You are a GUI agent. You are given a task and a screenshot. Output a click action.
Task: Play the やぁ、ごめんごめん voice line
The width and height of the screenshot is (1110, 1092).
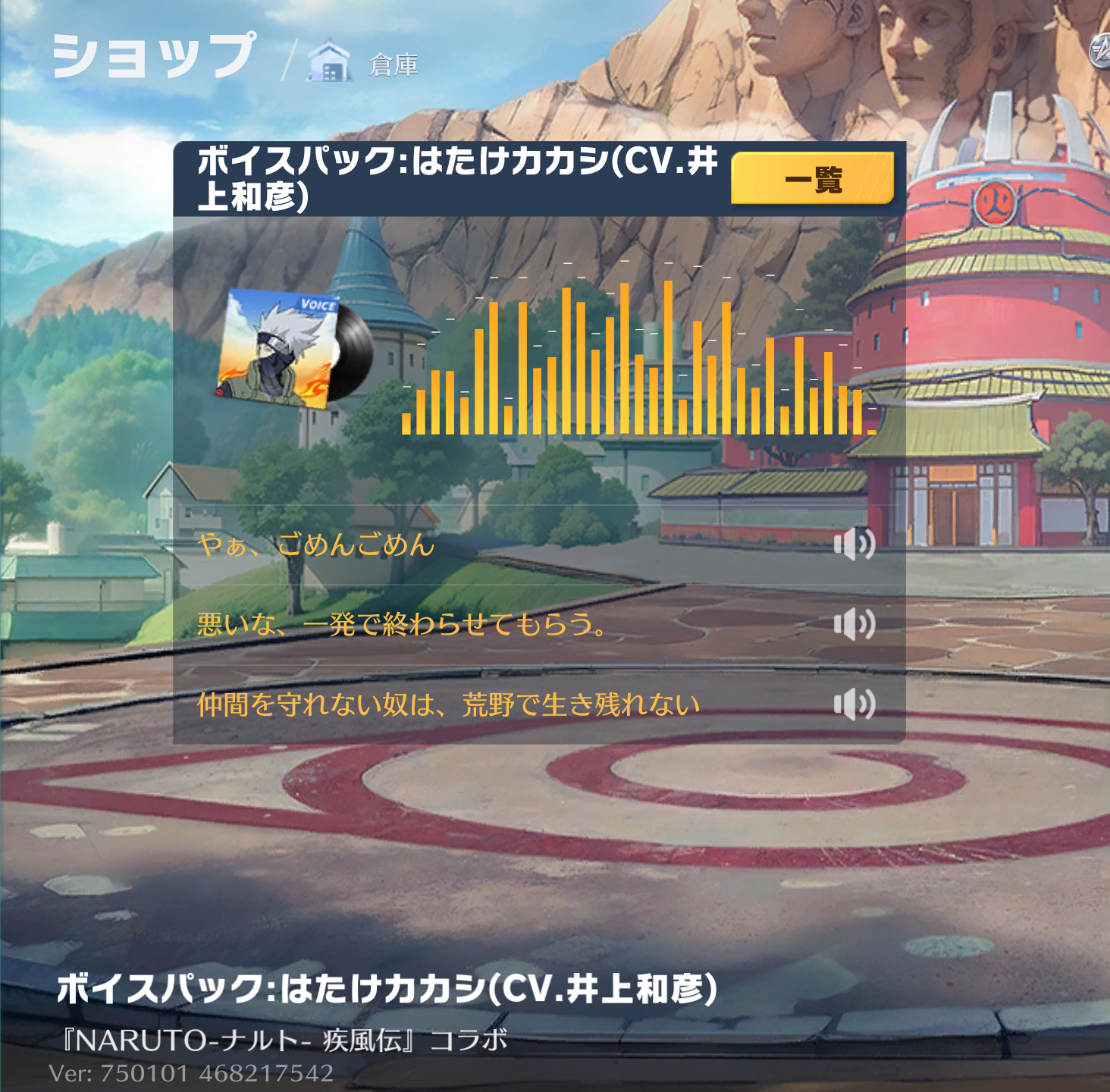pos(854,544)
